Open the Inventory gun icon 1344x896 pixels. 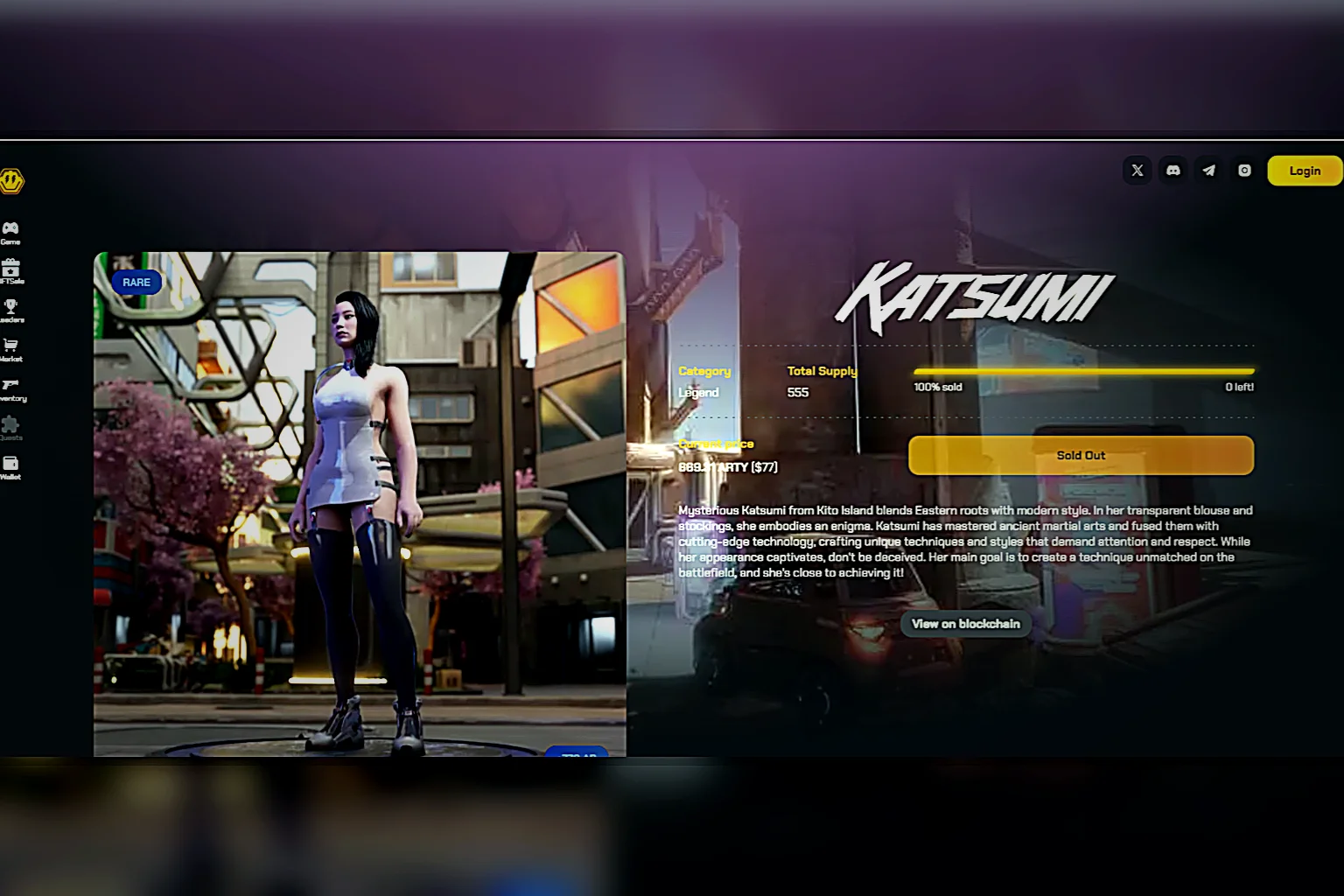[10, 388]
